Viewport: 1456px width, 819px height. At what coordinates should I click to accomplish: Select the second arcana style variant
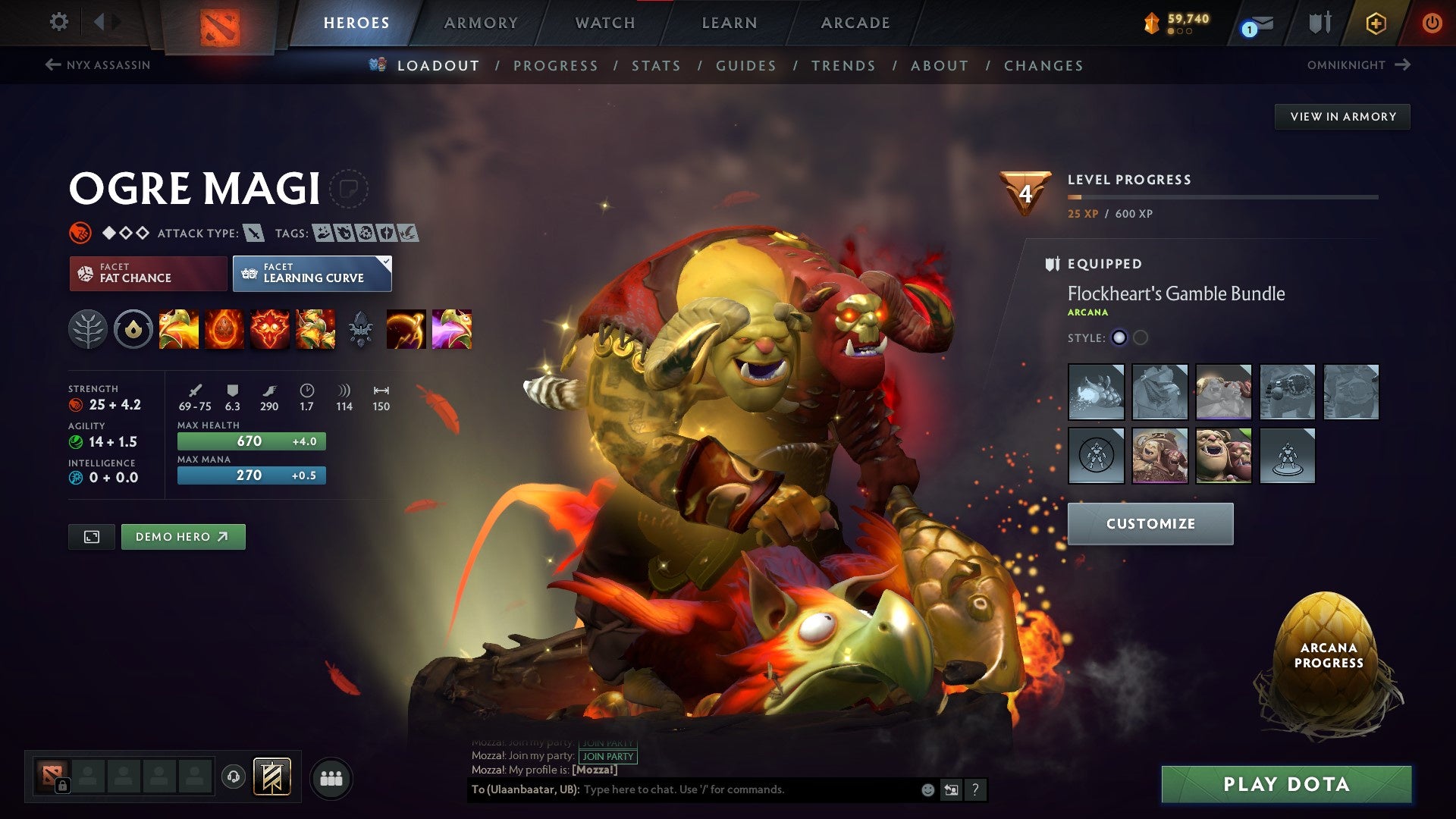click(1141, 339)
